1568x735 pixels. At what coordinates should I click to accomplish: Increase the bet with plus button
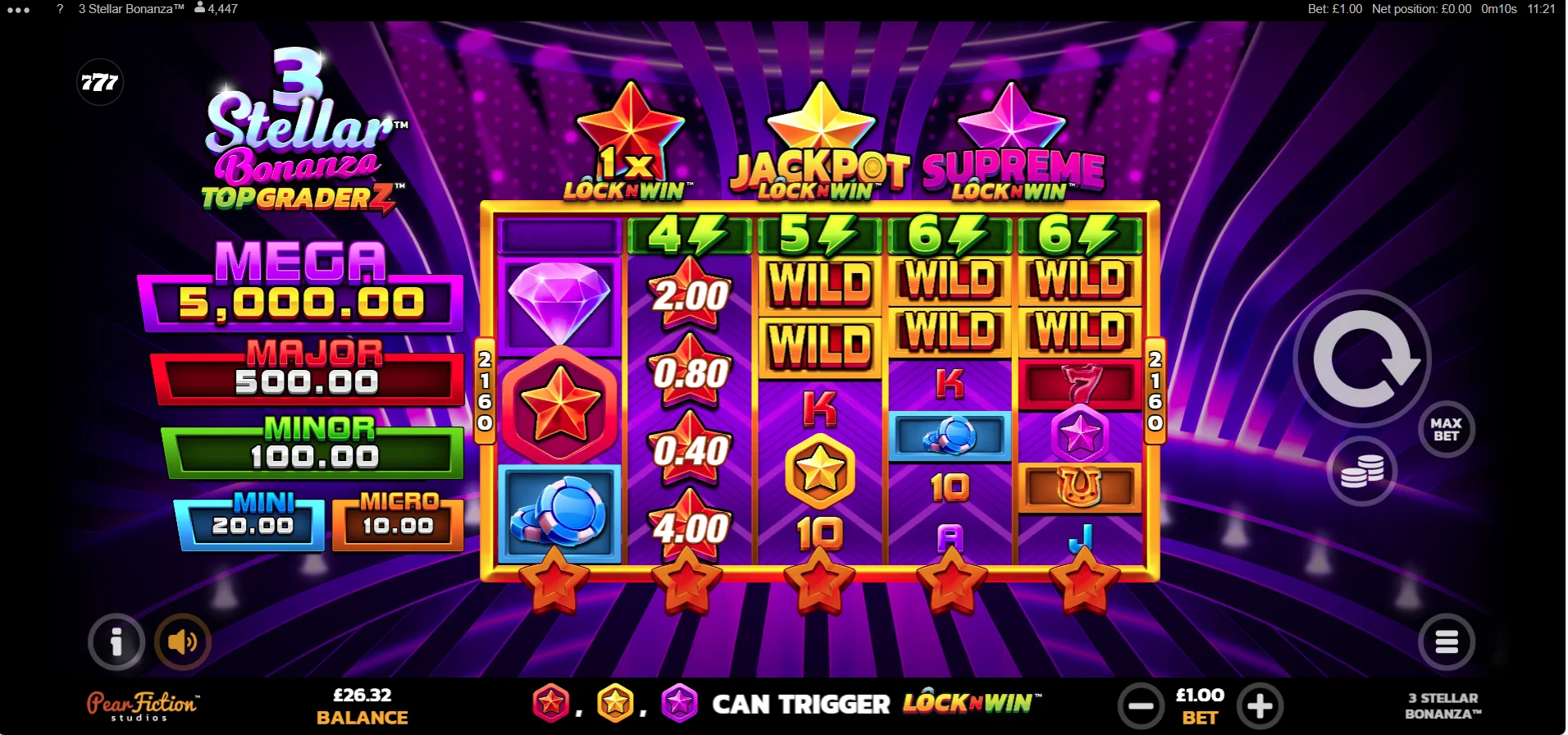click(1260, 705)
